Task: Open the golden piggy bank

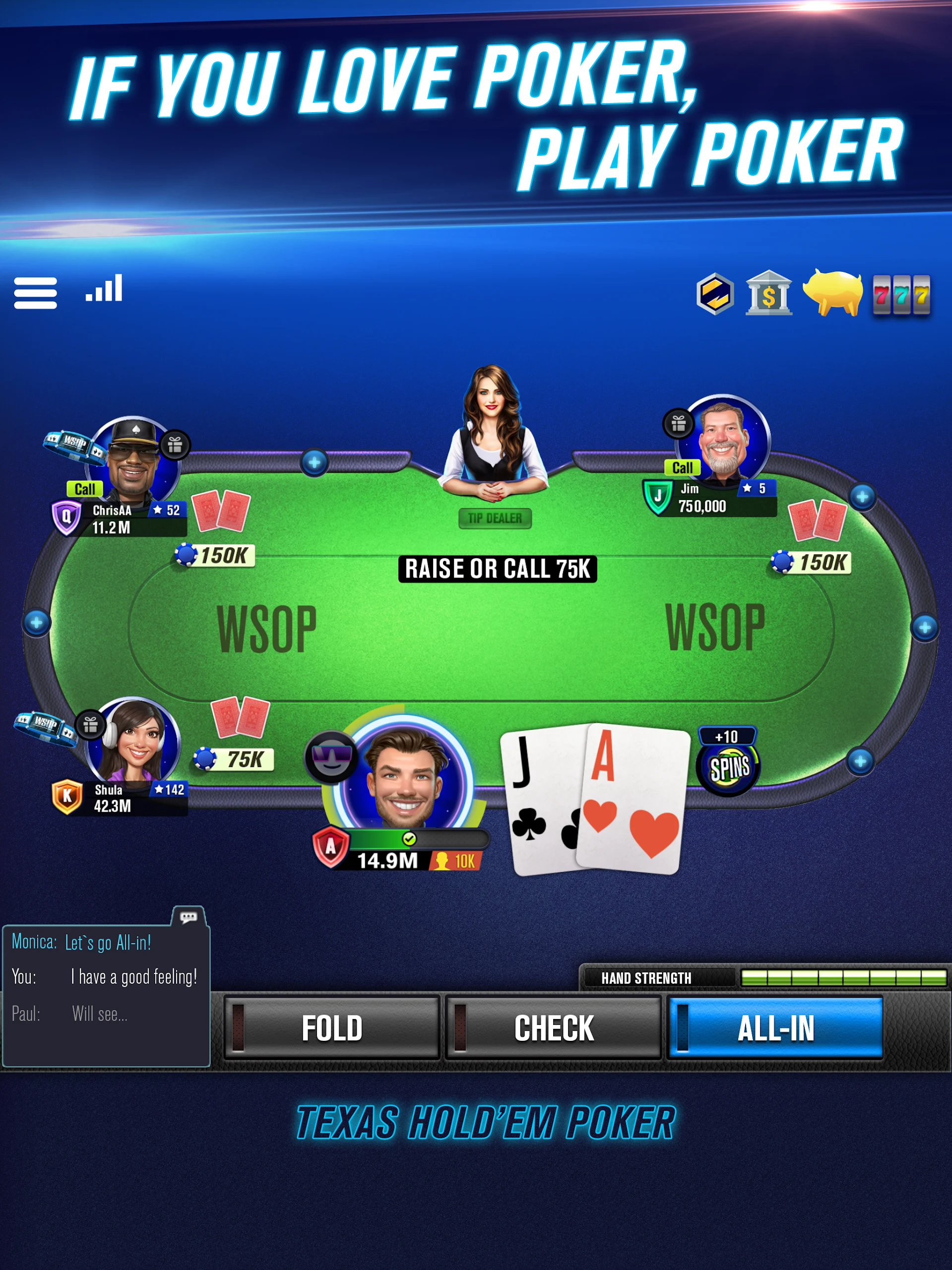Action: point(832,293)
